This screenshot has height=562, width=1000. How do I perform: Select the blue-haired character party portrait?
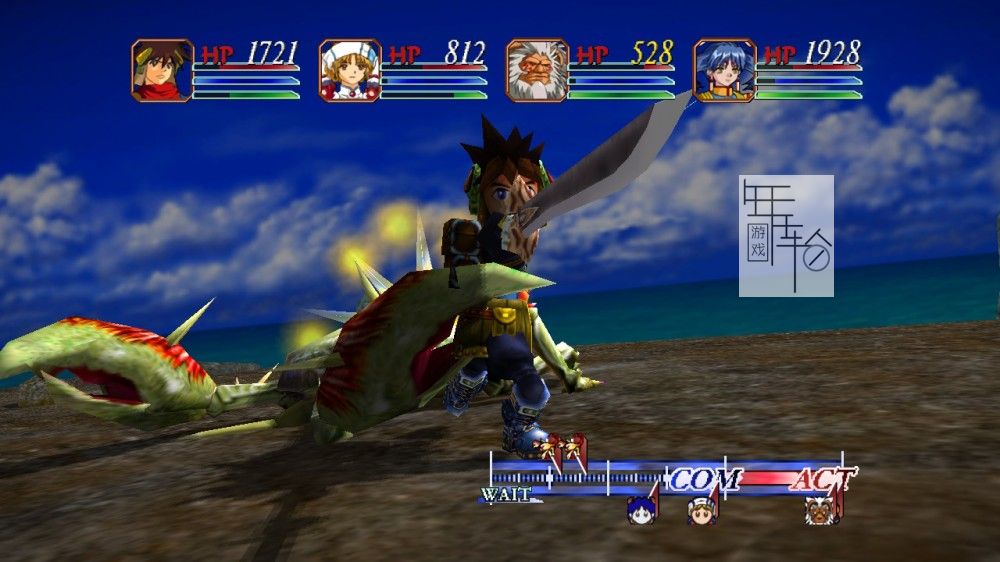point(724,71)
